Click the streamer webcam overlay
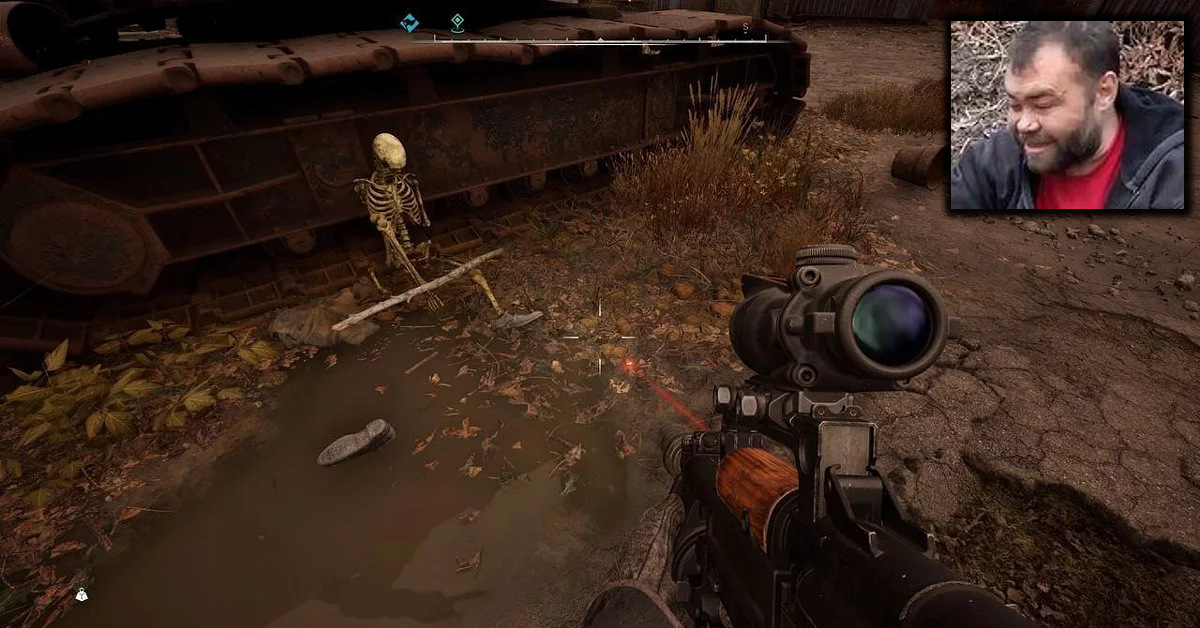1200x628 pixels. [1067, 115]
